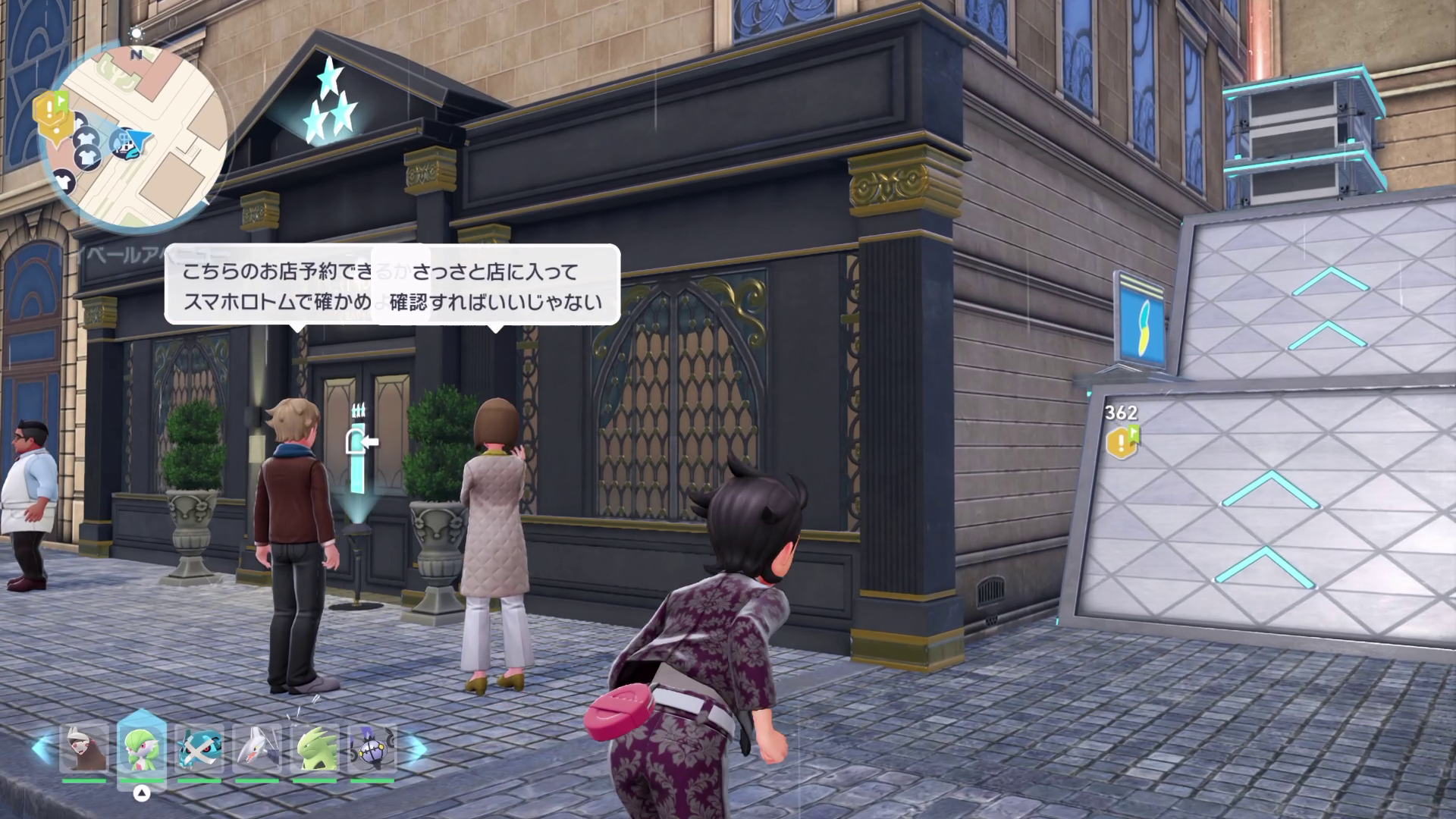Click the left arrow of the party bar
Image resolution: width=1456 pixels, height=819 pixels.
[42, 747]
